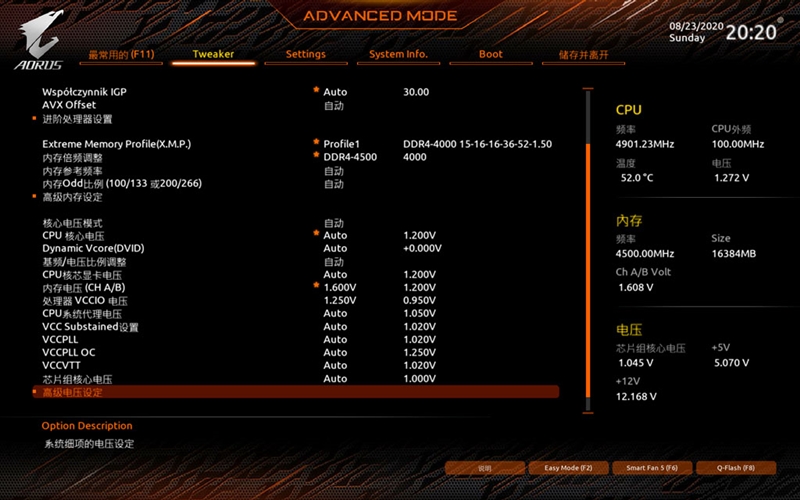The width and height of the screenshot is (800, 500).
Task: Select the 内存倍频调整 option
Action: (x=72, y=157)
